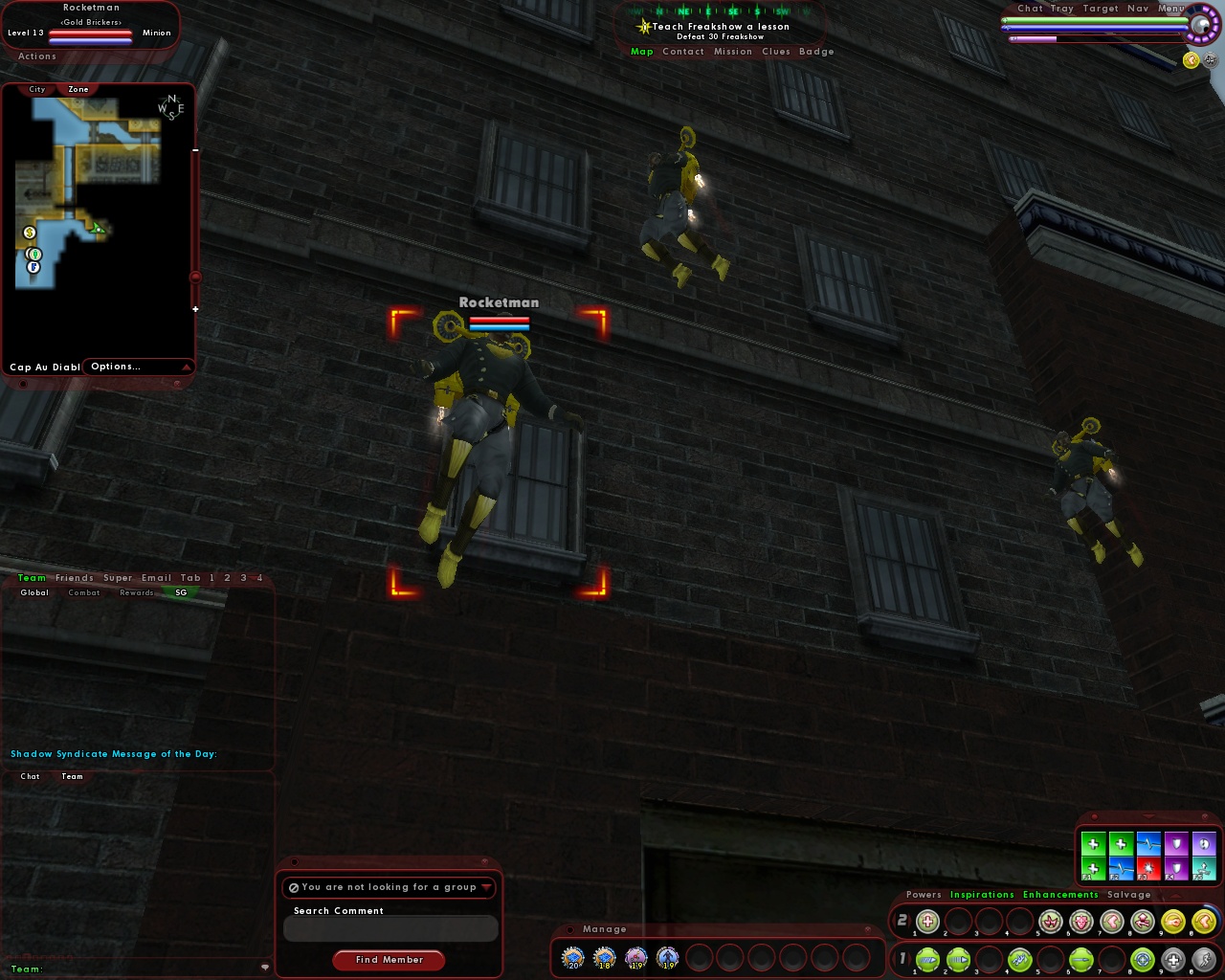Image resolution: width=1225 pixels, height=980 pixels.
Task: Switch to the City tab on the map
Action: point(35,89)
